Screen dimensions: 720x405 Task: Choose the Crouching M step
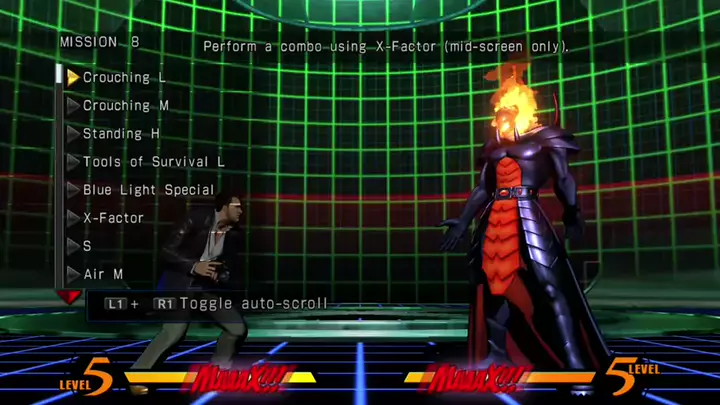click(125, 105)
